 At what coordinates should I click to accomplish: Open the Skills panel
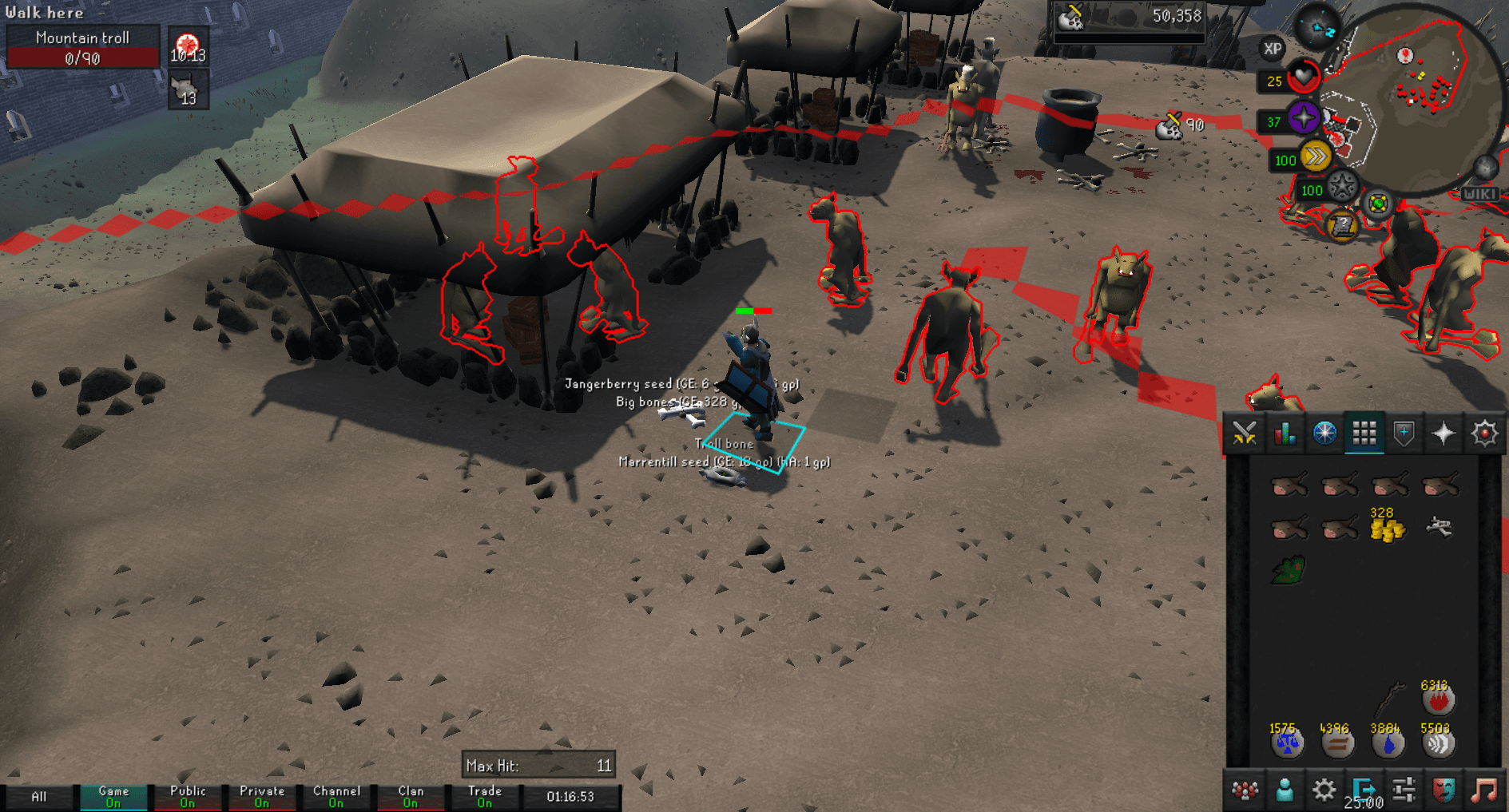[1284, 434]
